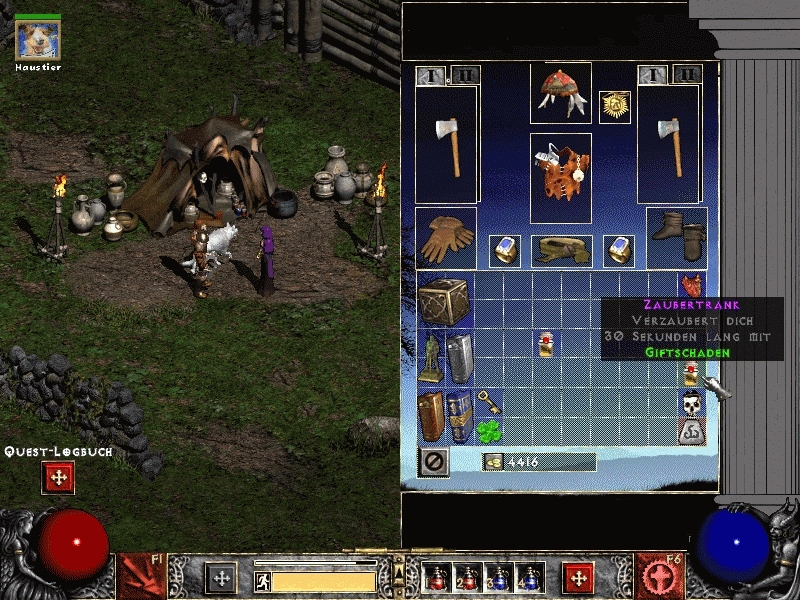Grab the golden key from the inventory

pos(488,402)
